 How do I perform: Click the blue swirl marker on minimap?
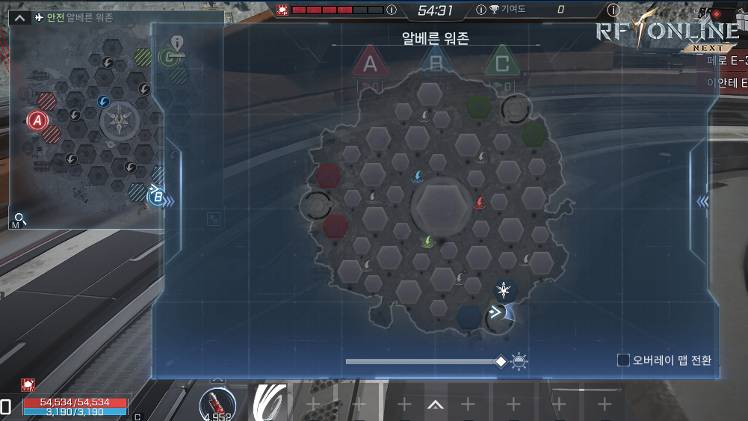click(104, 102)
